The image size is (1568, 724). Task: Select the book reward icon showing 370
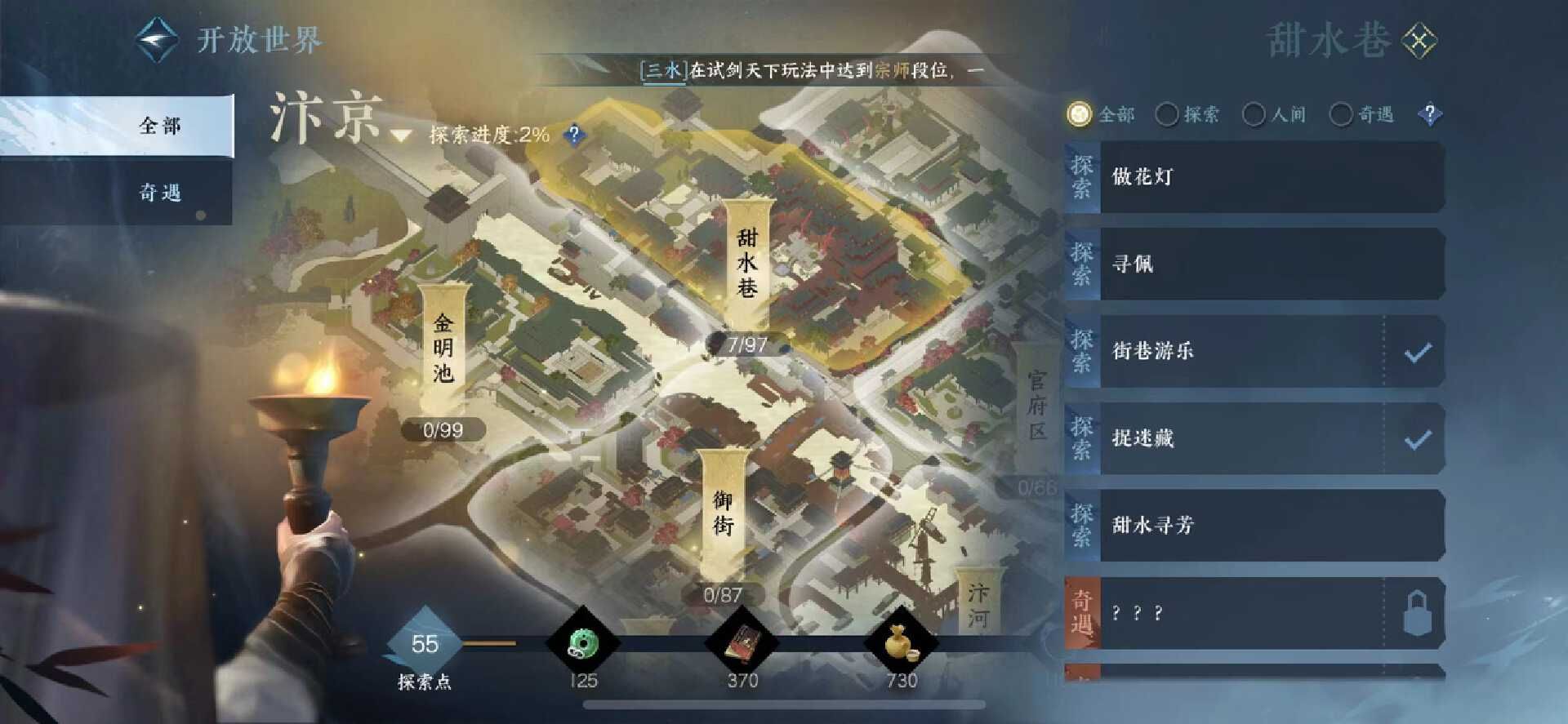click(742, 644)
